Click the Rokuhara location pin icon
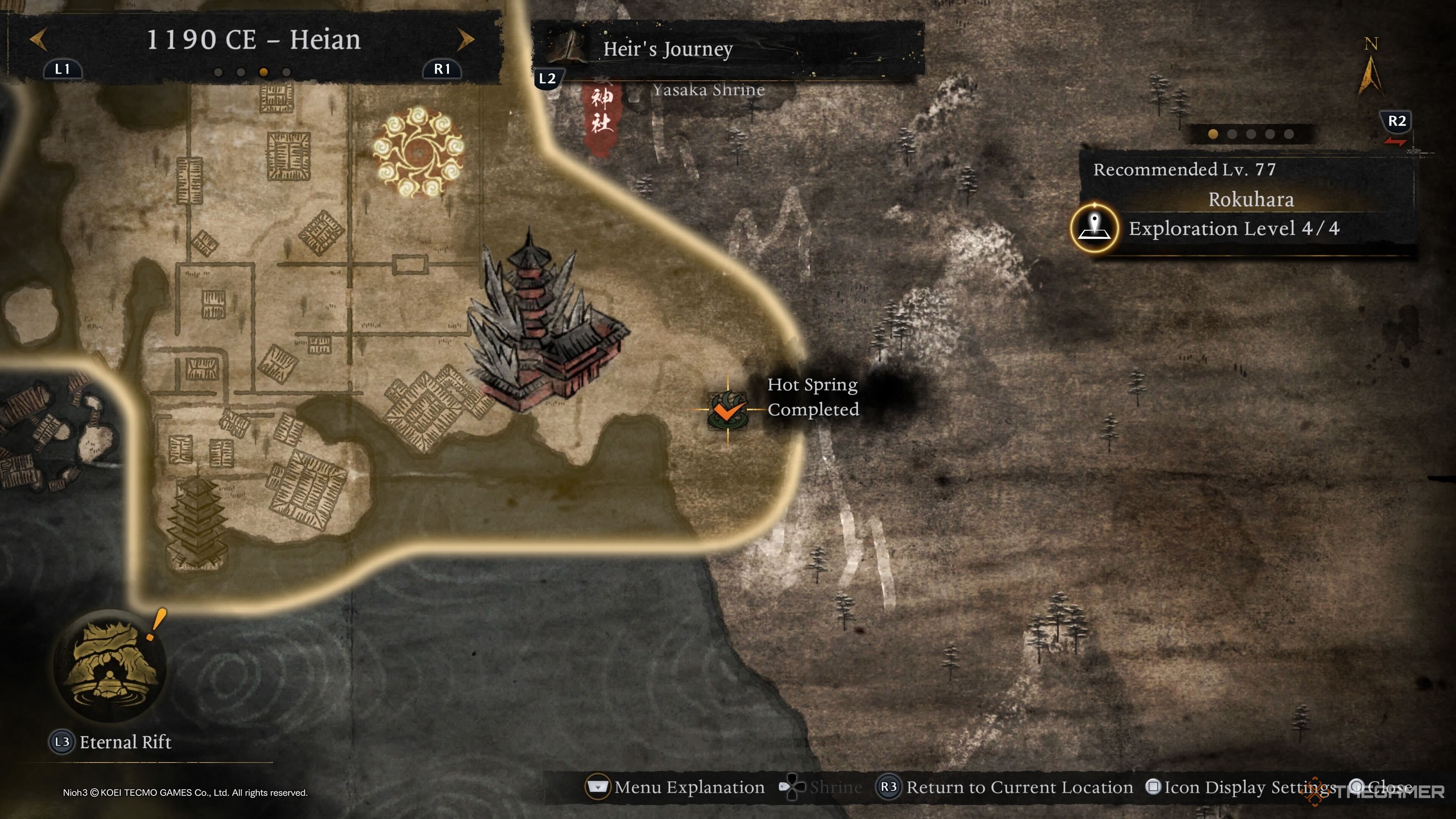Image resolution: width=1456 pixels, height=819 pixels. (1095, 228)
